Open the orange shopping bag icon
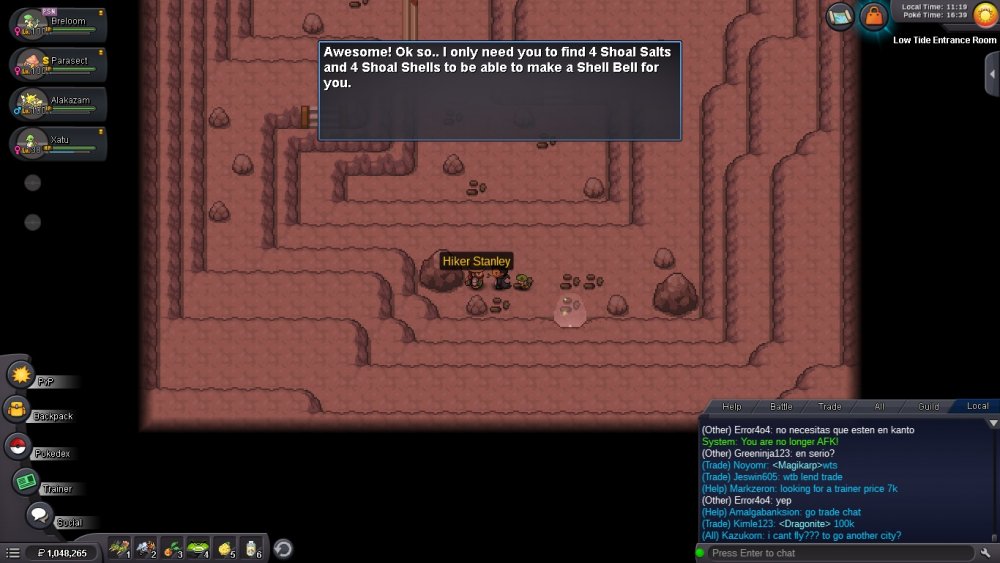The width and height of the screenshot is (1000, 563). pos(874,17)
